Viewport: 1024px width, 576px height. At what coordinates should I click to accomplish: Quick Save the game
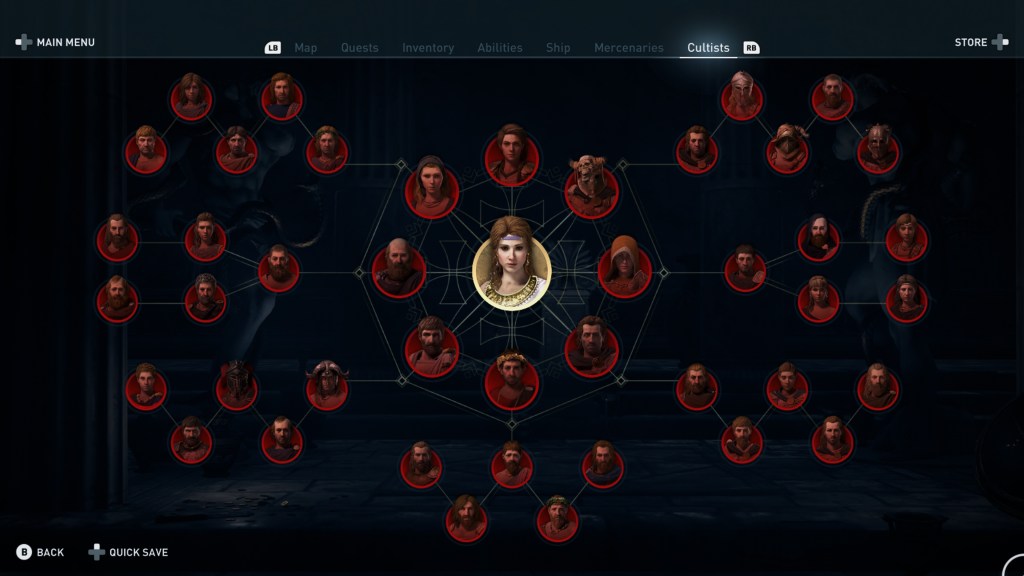pyautogui.click(x=128, y=552)
